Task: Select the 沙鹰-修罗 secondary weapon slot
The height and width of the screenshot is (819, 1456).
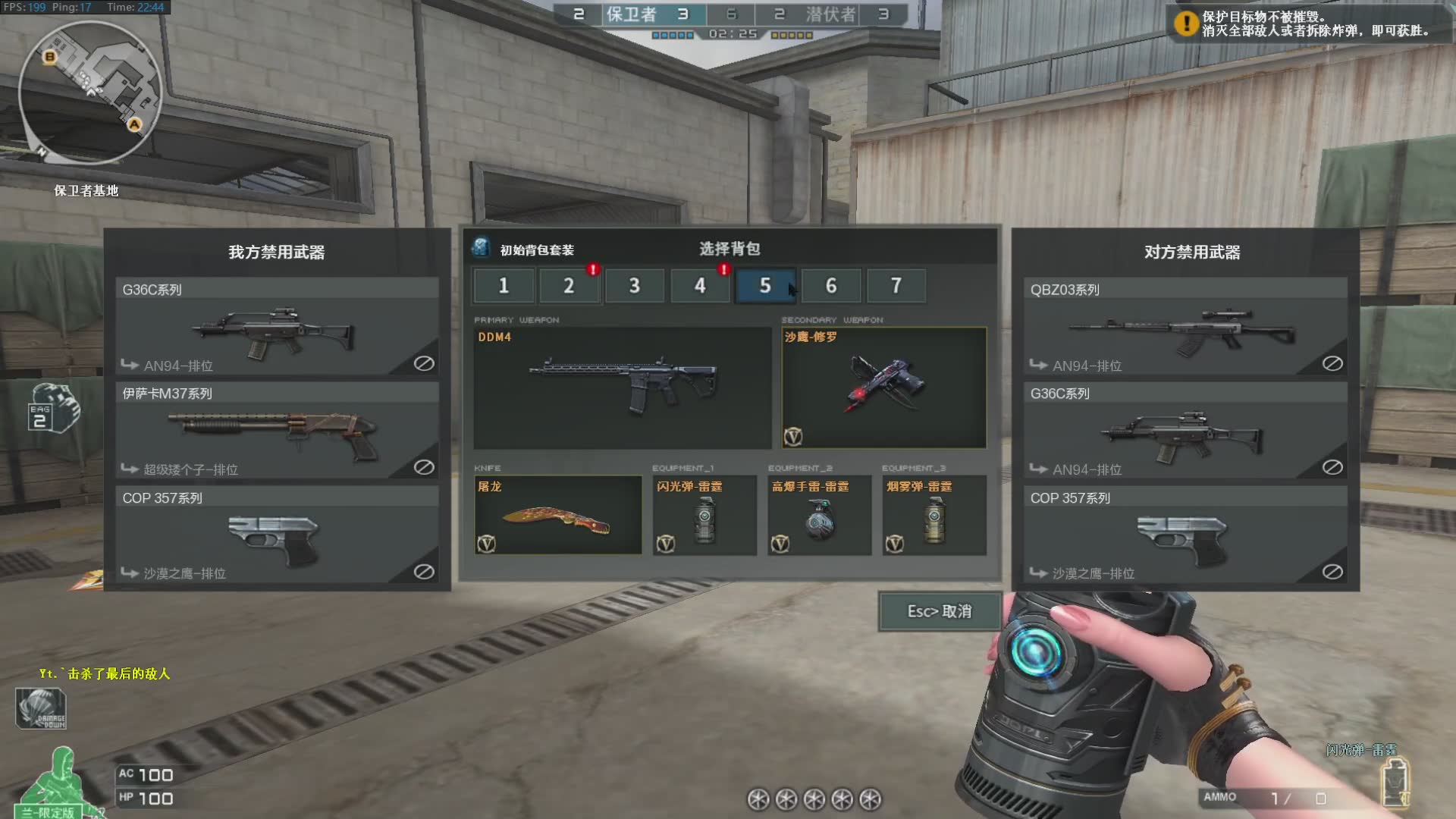Action: [x=883, y=388]
